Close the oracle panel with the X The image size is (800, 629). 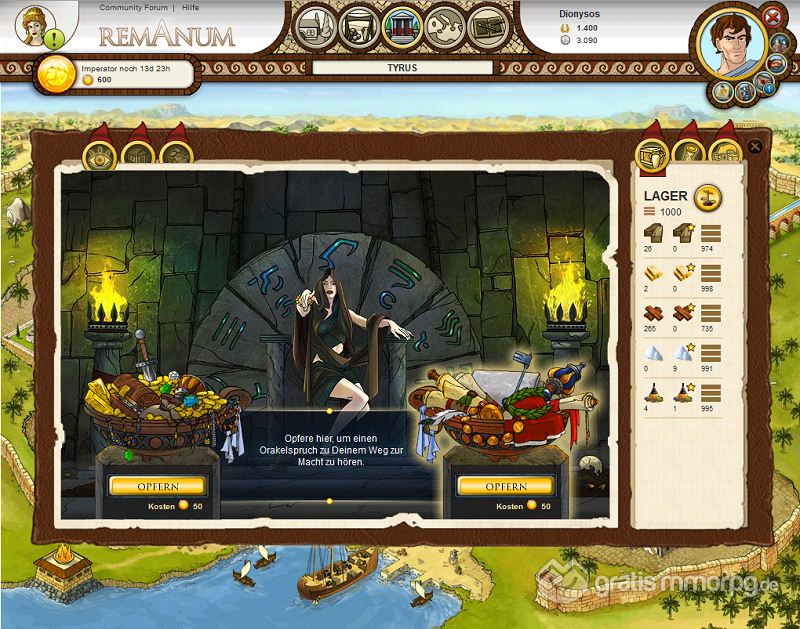pos(755,147)
